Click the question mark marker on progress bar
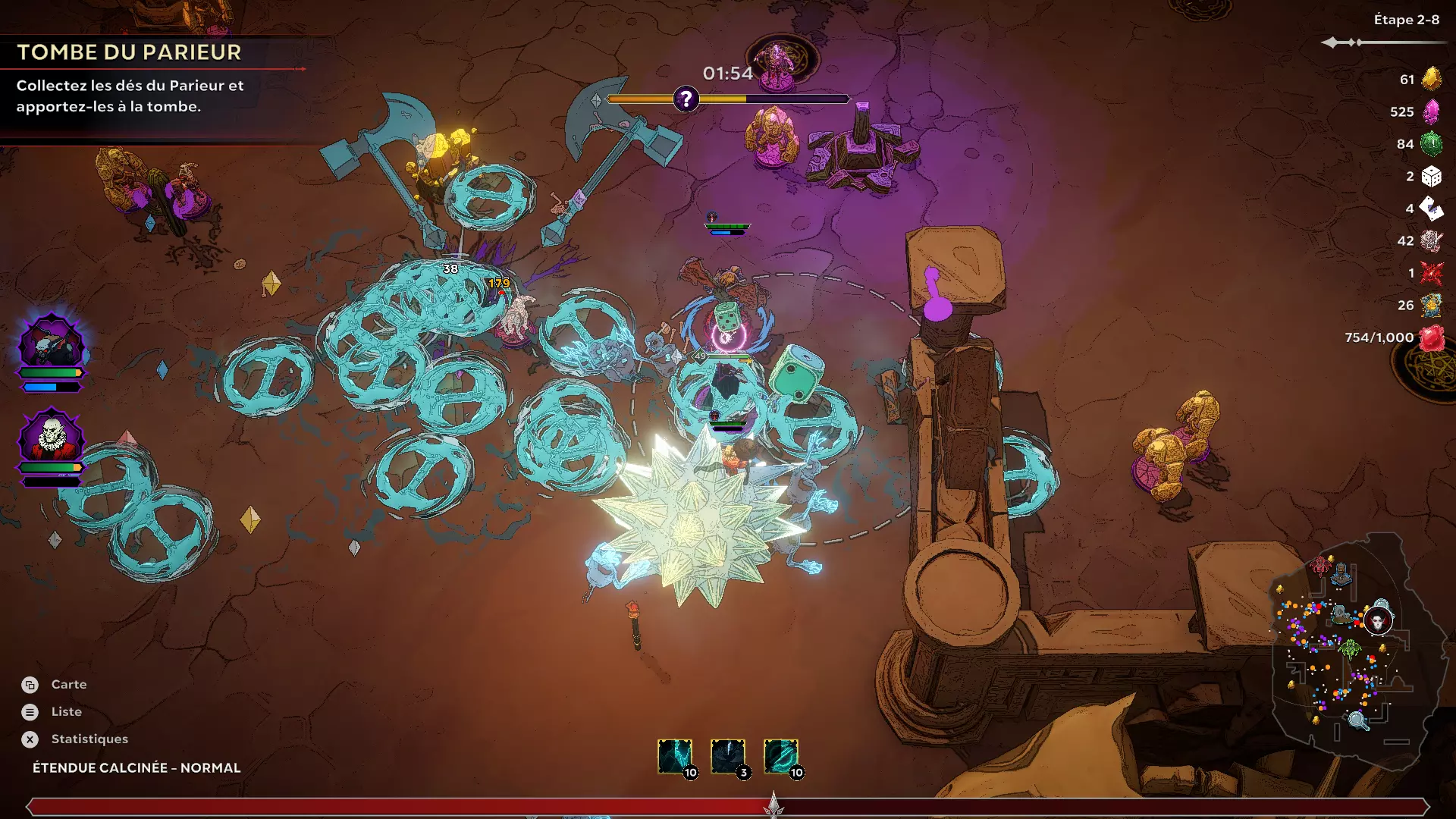This screenshot has height=819, width=1456. (686, 99)
